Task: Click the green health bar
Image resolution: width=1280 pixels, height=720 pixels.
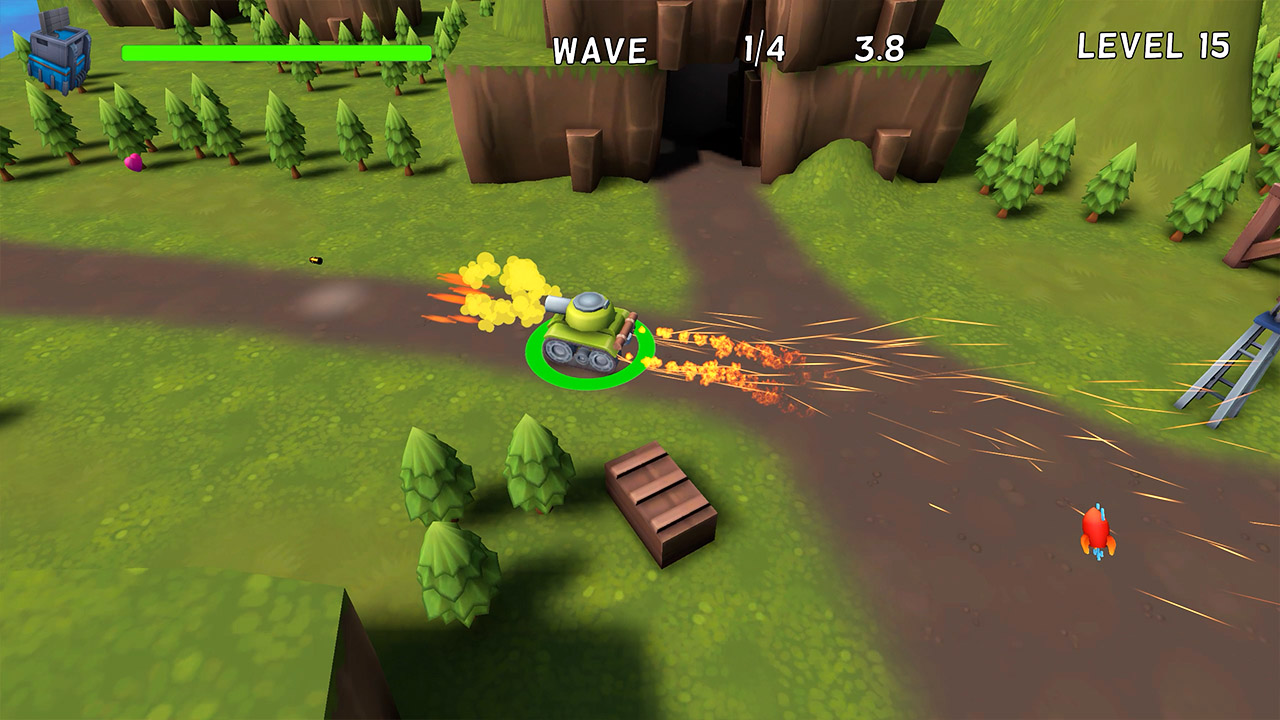Action: point(275,52)
